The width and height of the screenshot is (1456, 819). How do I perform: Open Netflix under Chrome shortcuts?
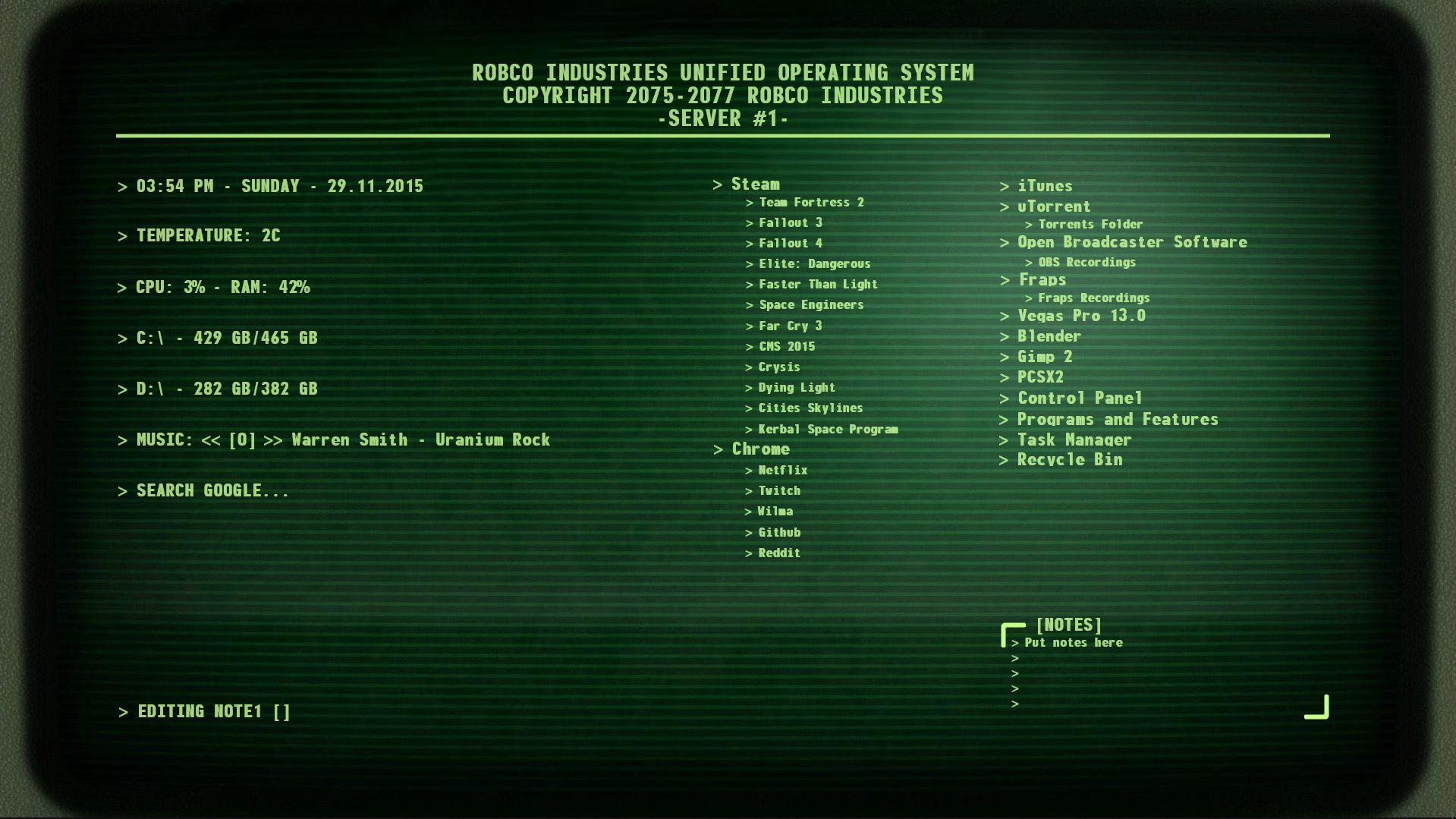point(783,470)
